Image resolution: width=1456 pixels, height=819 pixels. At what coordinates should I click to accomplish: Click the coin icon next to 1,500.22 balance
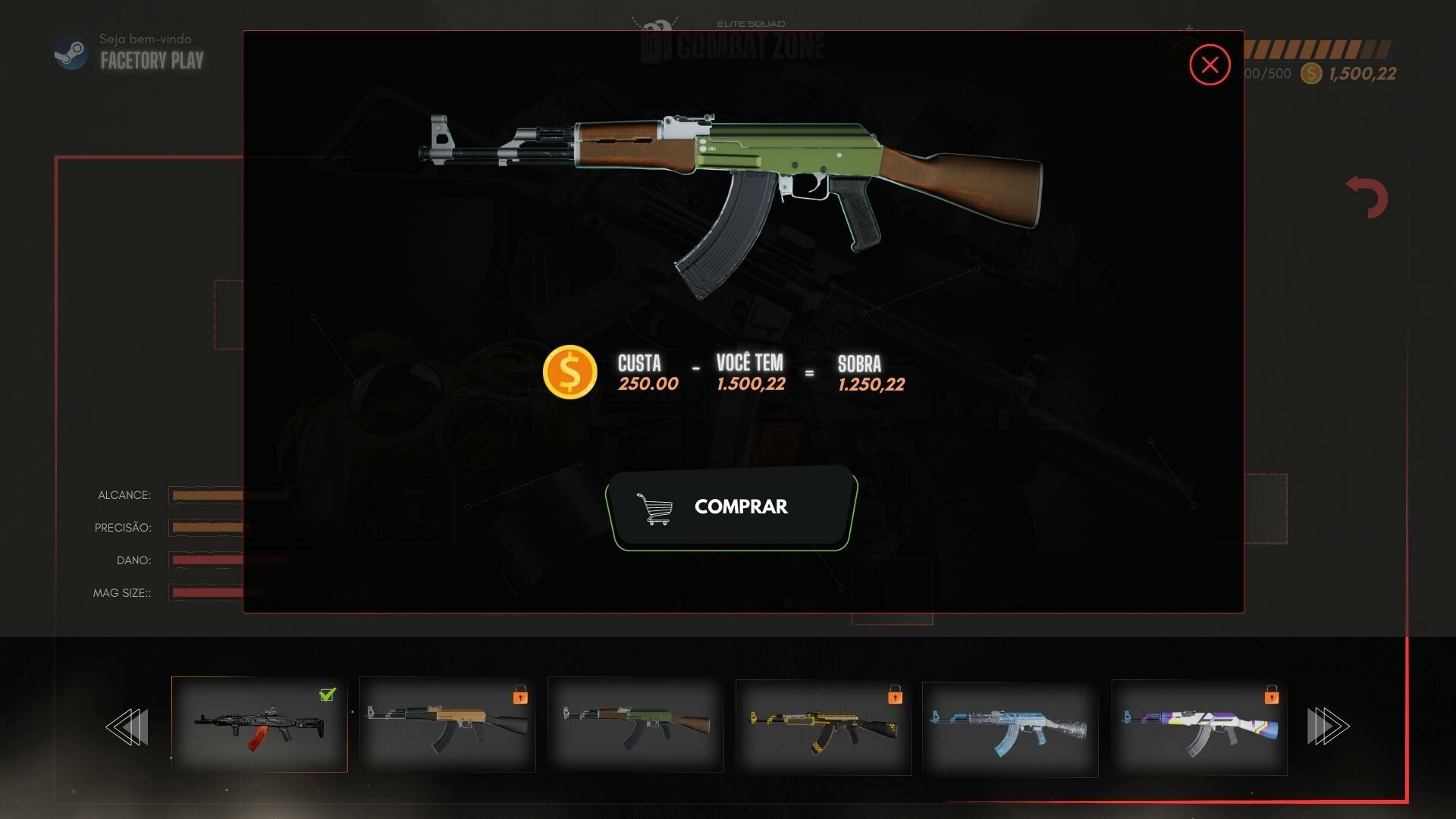coord(1309,74)
